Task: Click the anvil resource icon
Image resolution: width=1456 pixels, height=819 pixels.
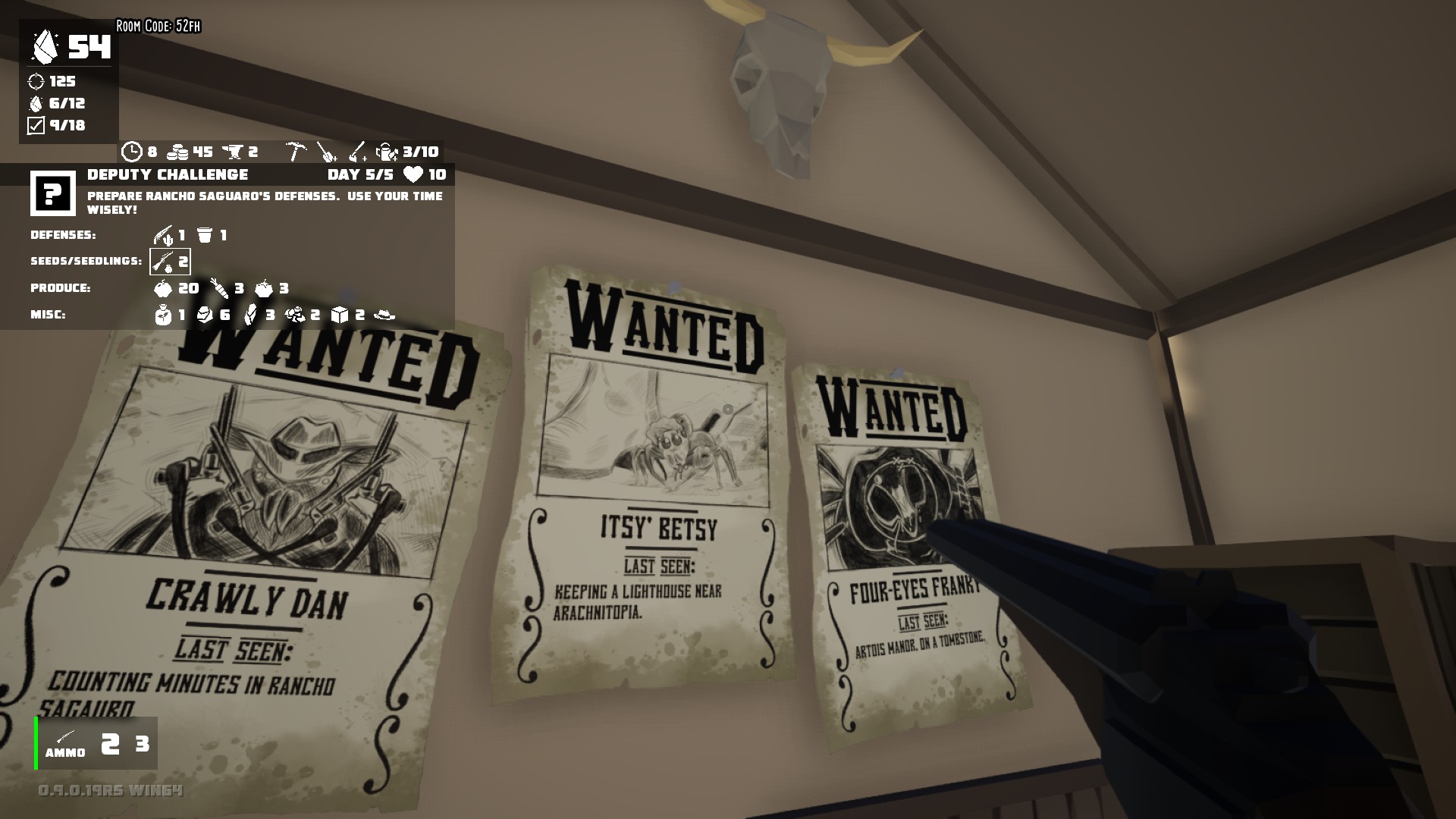Action: coord(234,152)
